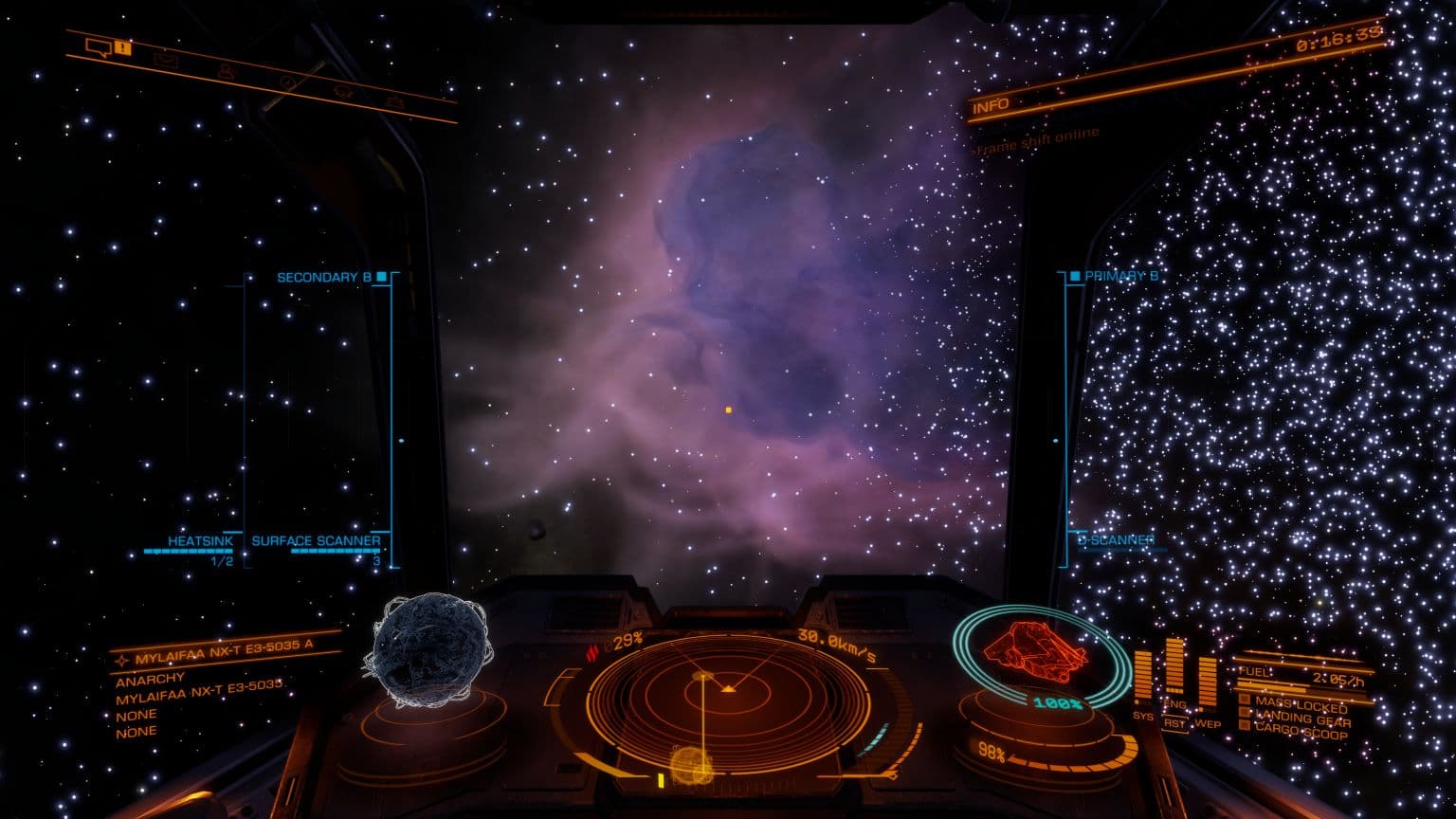Image resolution: width=1456 pixels, height=819 pixels.
Task: Select the radar scanner disc
Action: pos(727,703)
